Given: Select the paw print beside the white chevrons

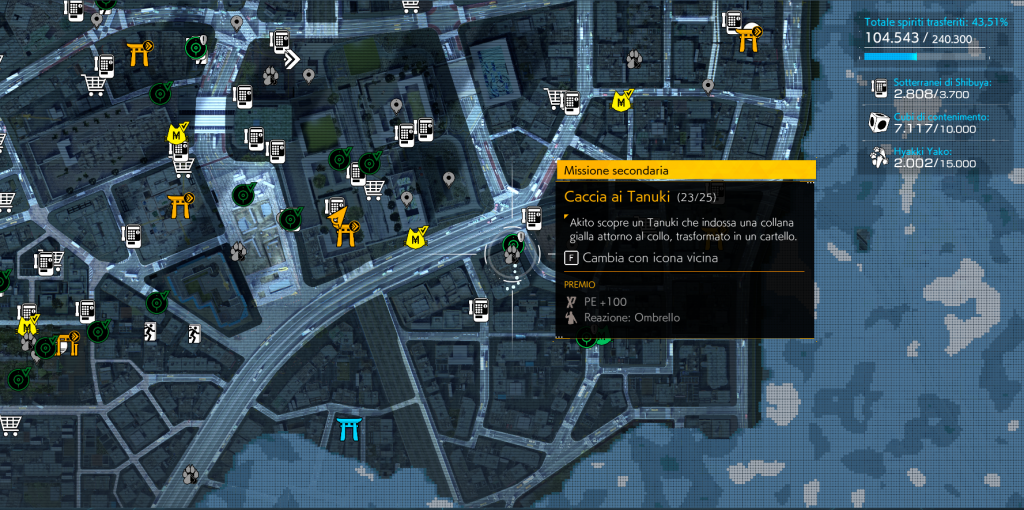Looking at the screenshot, I should point(270,75).
